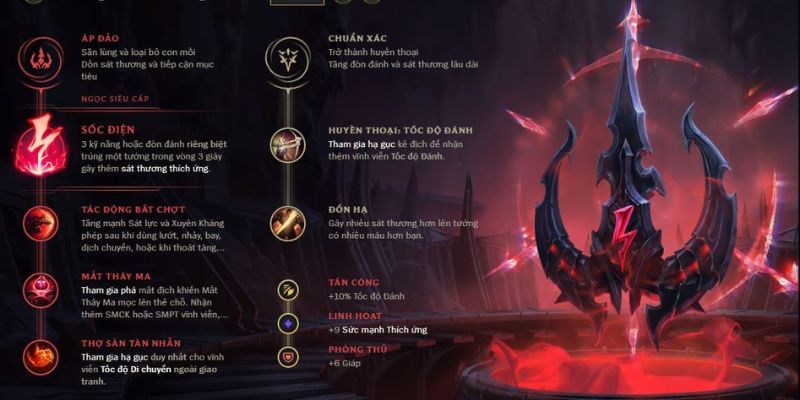
Task: Select the Mắt Thây Ma rune
Action: [42, 288]
